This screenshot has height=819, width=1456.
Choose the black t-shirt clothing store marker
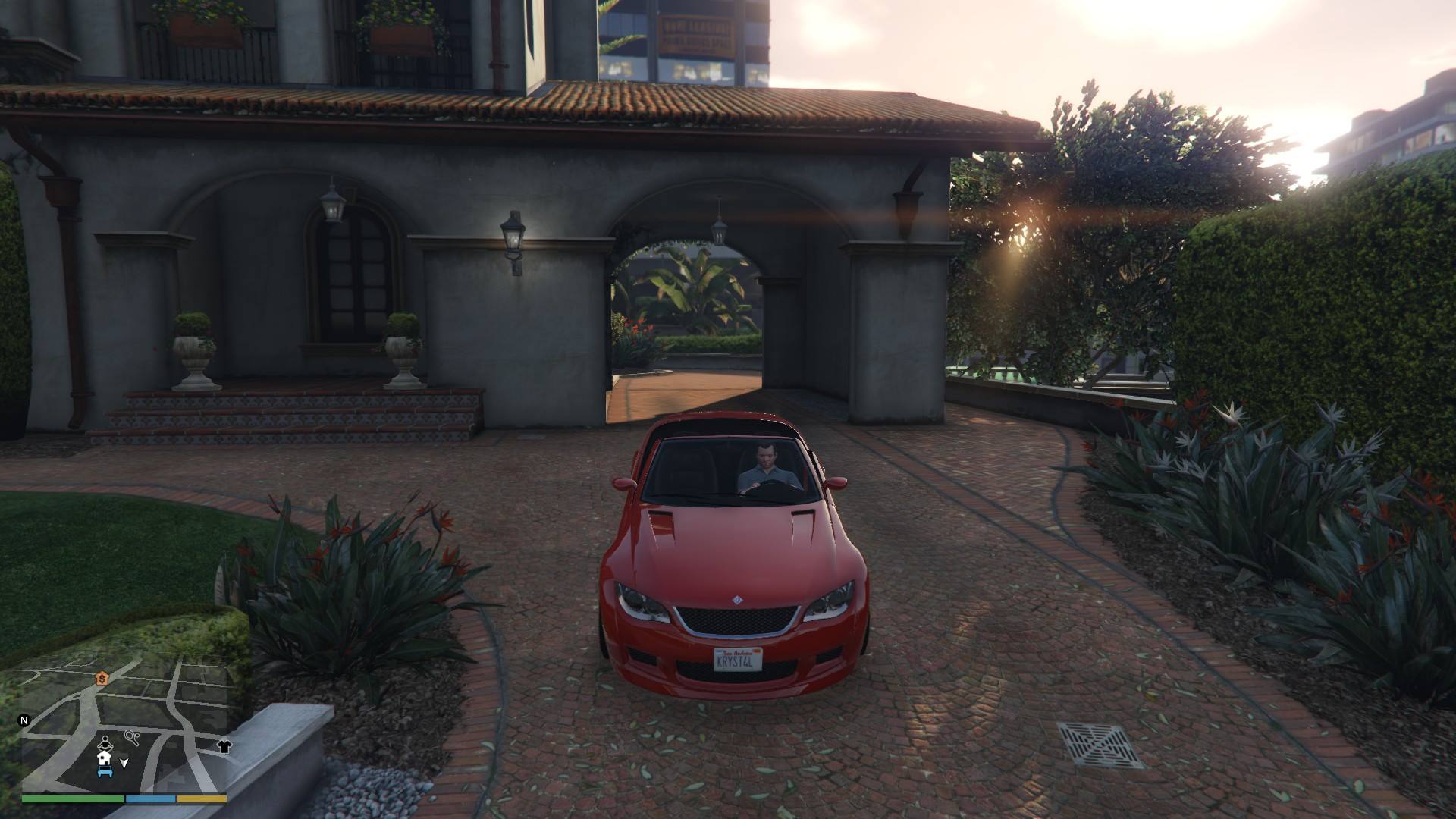224,745
